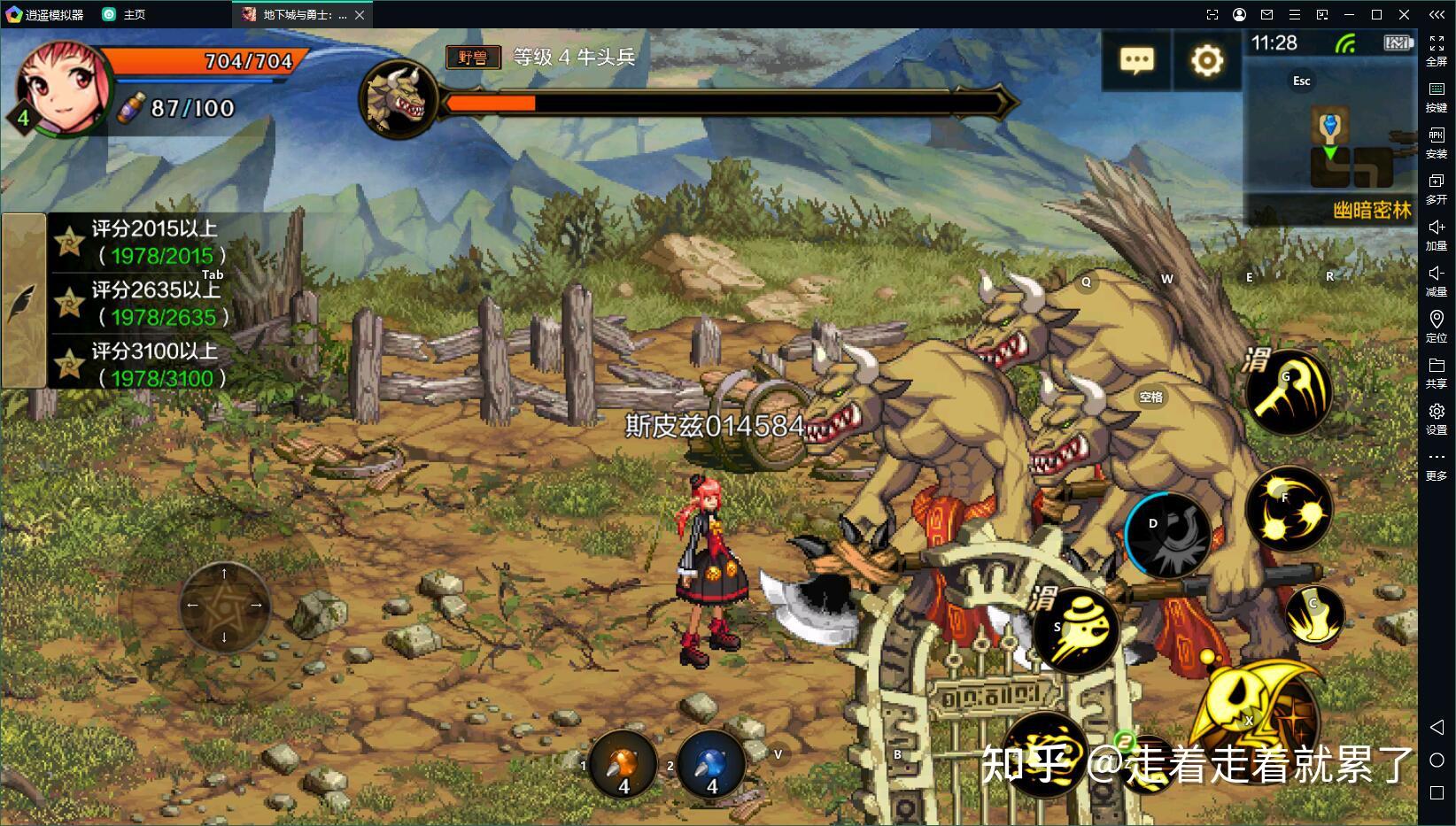The height and width of the screenshot is (826, 1456).
Task: Collapse the score quest panel feather tab
Action: (22, 302)
